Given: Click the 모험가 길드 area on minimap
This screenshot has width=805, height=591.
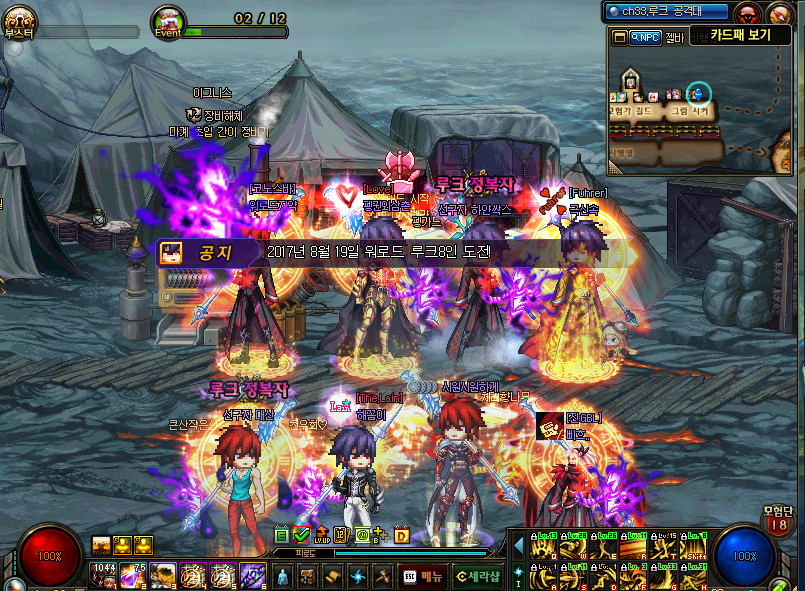Looking at the screenshot, I should click(638, 112).
